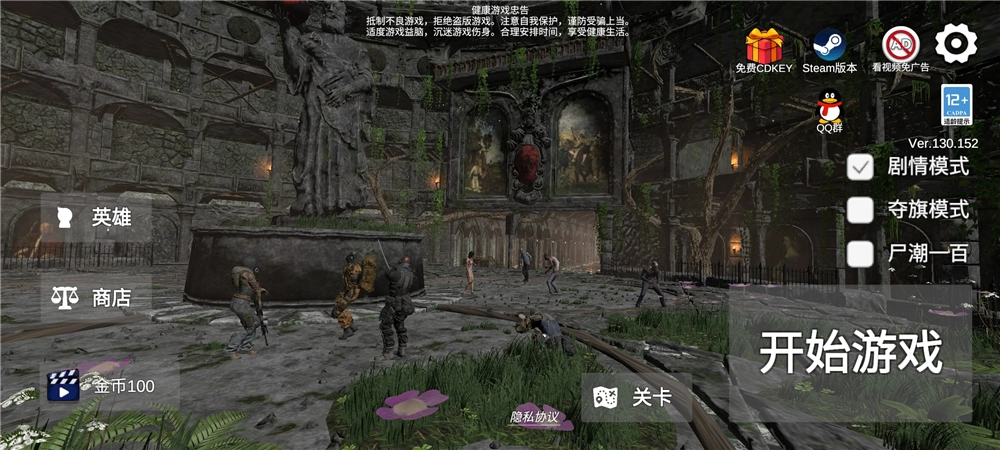Open the 英雄 heroes menu
This screenshot has height=450, width=1000.
click(x=96, y=217)
